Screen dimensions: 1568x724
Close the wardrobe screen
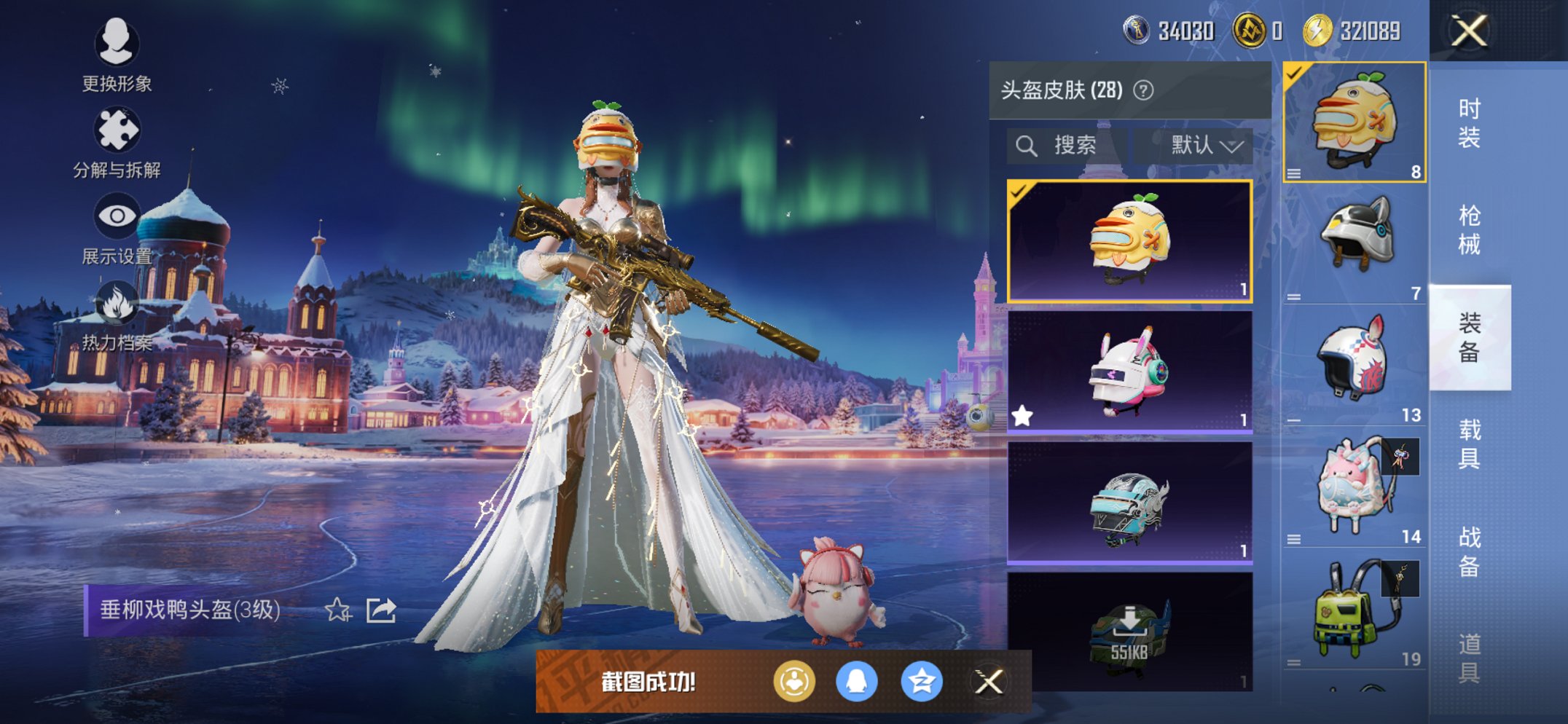(x=1469, y=31)
